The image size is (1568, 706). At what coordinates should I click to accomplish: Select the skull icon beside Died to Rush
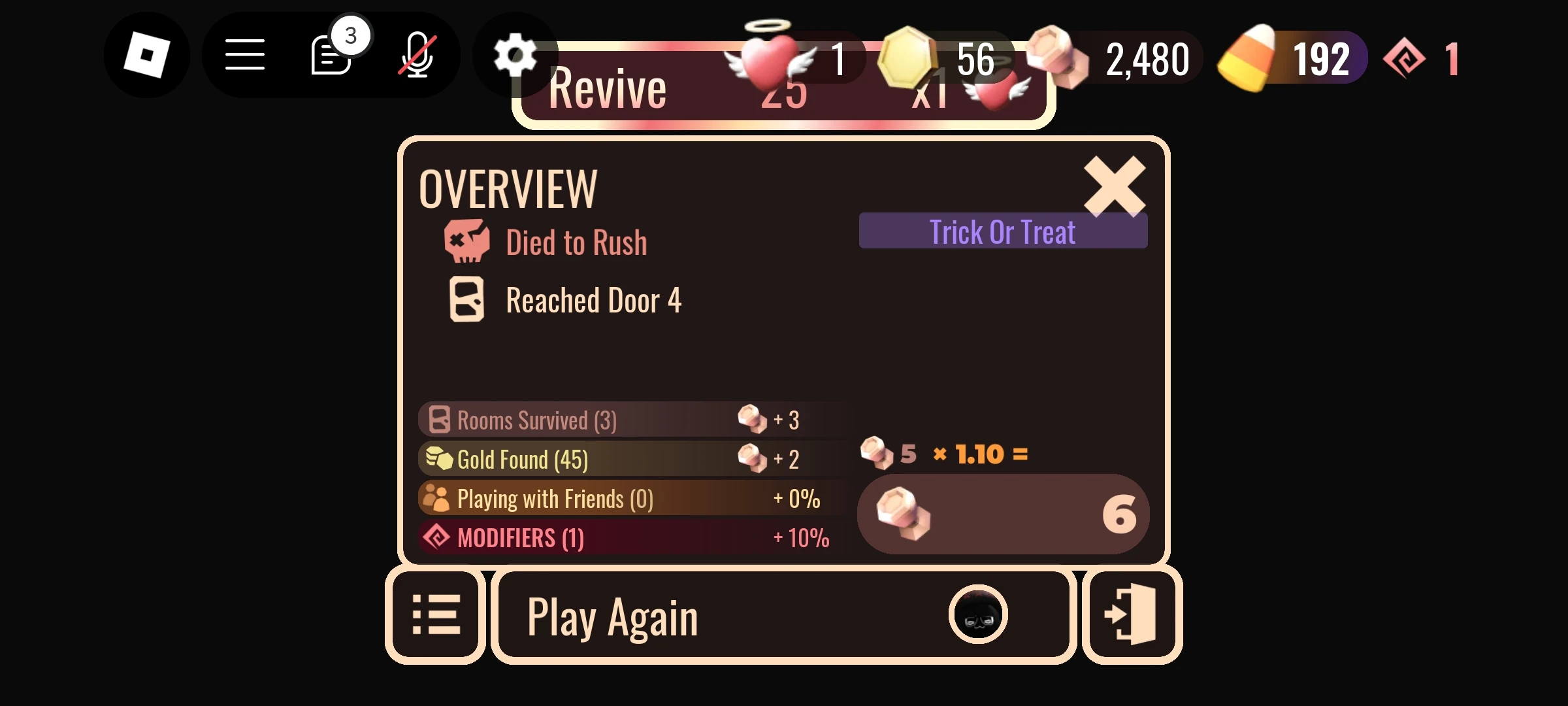(x=465, y=241)
